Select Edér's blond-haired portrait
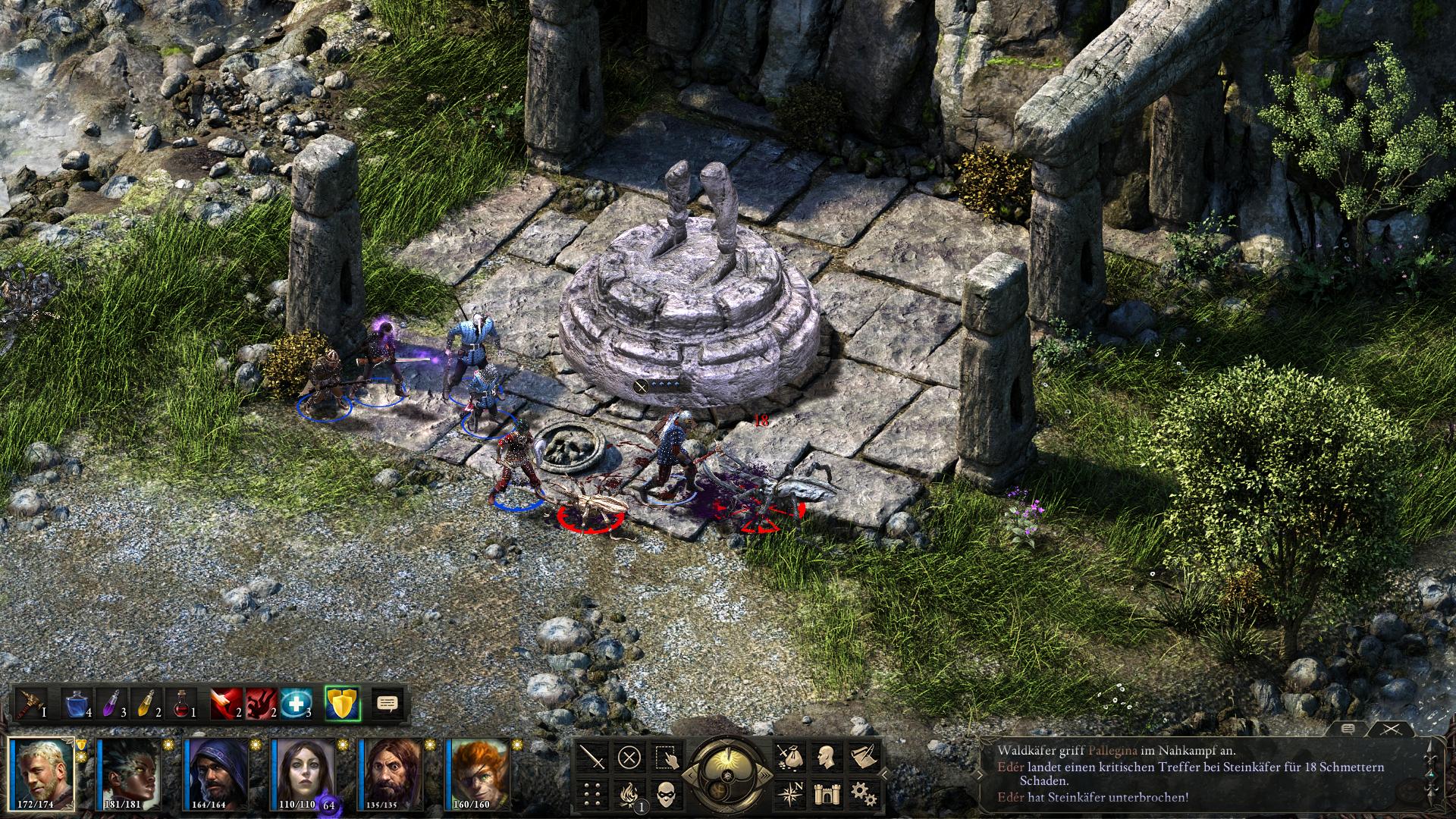Viewport: 1456px width, 819px height. [x=42, y=773]
